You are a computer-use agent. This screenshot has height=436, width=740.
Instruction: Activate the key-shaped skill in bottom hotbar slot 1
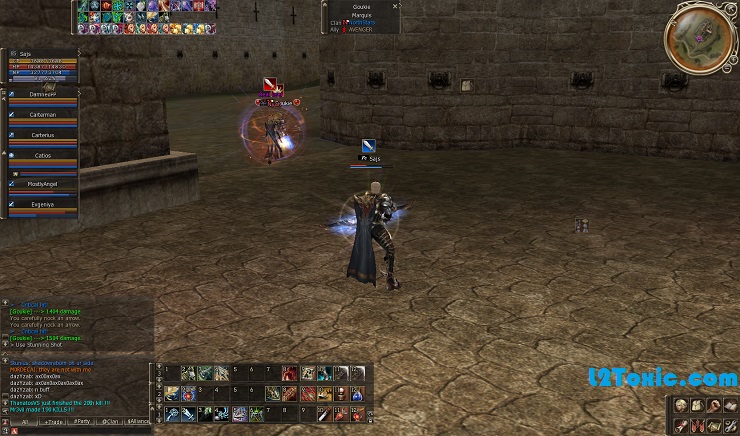(x=173, y=412)
